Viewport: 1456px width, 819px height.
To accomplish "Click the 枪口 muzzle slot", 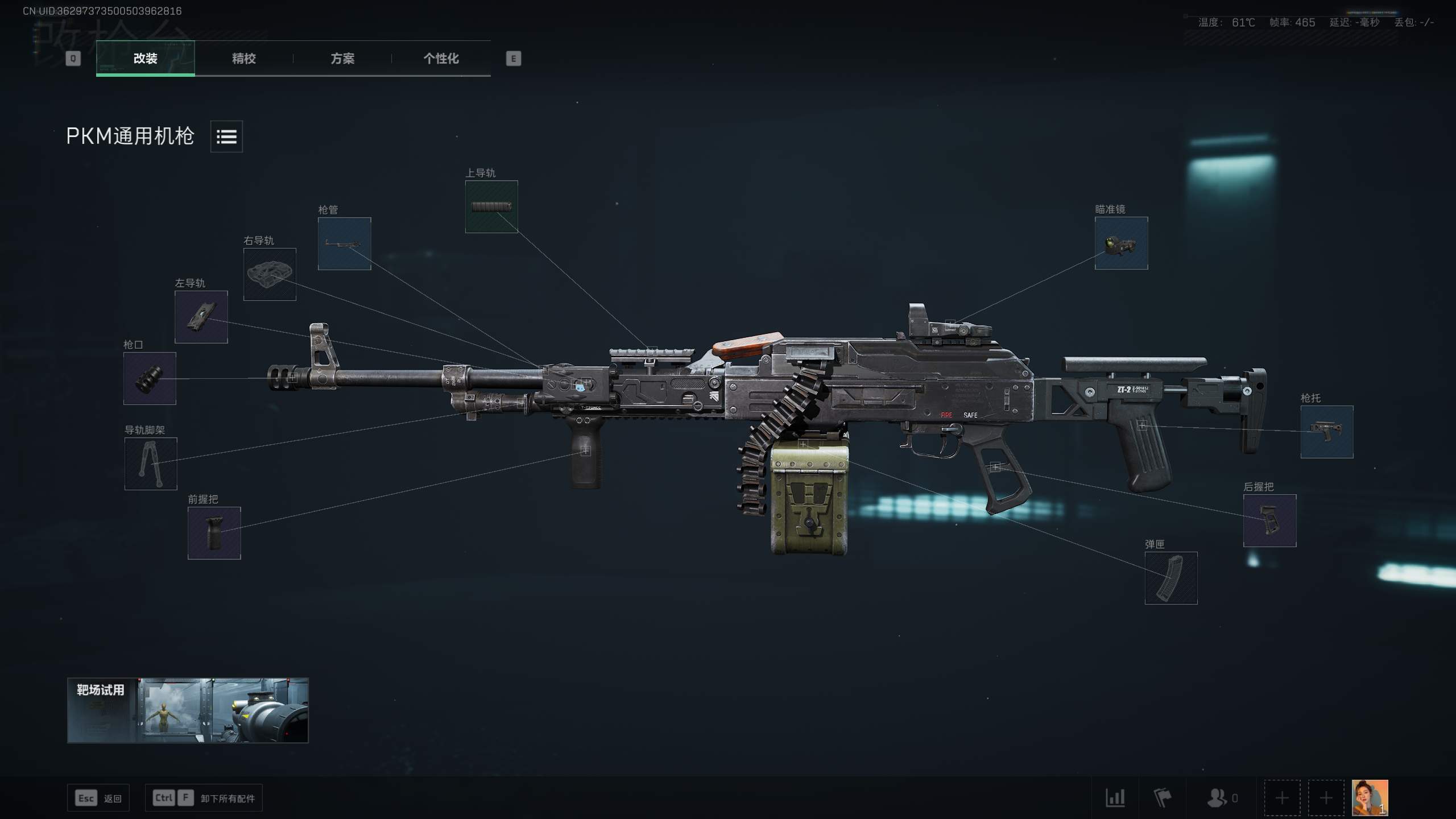I will [150, 378].
